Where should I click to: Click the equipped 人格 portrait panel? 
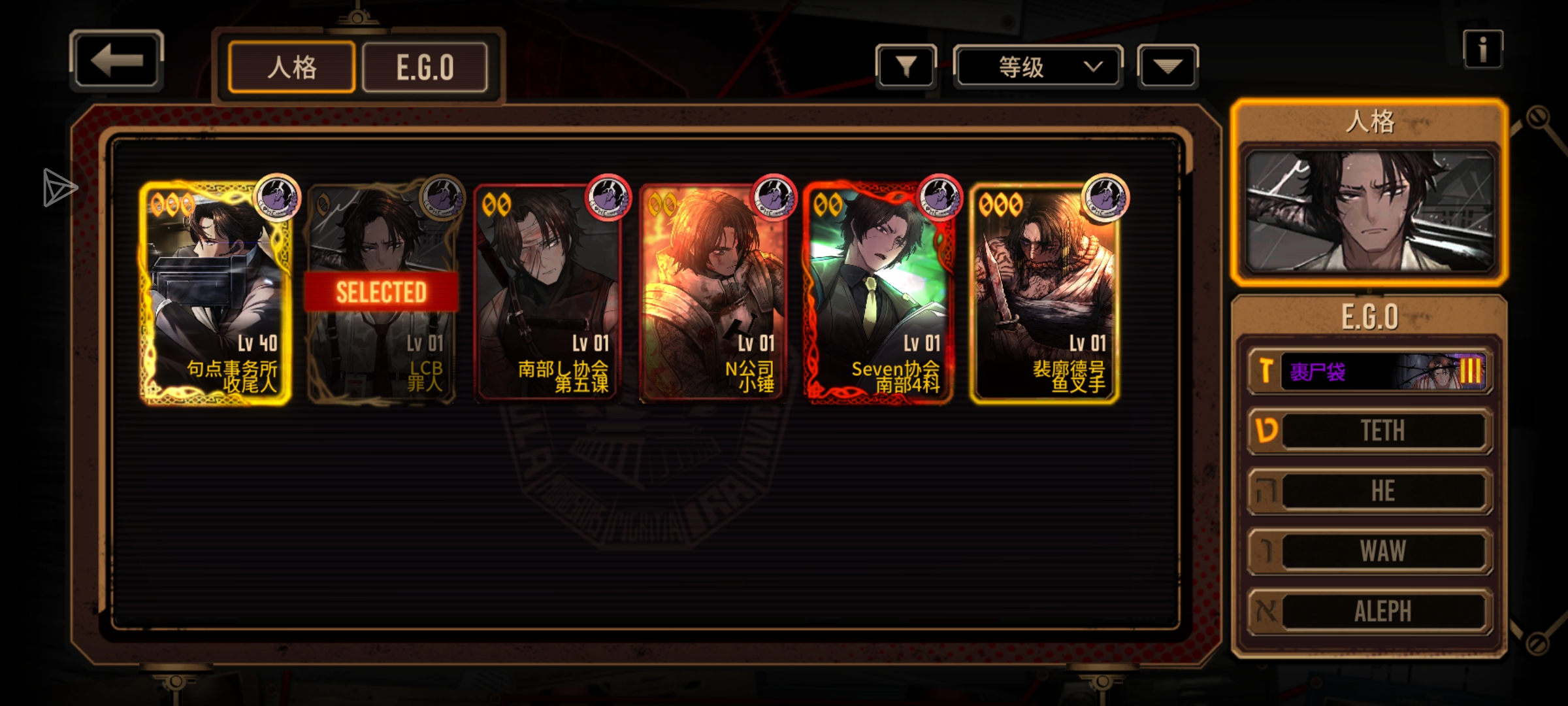(1369, 210)
